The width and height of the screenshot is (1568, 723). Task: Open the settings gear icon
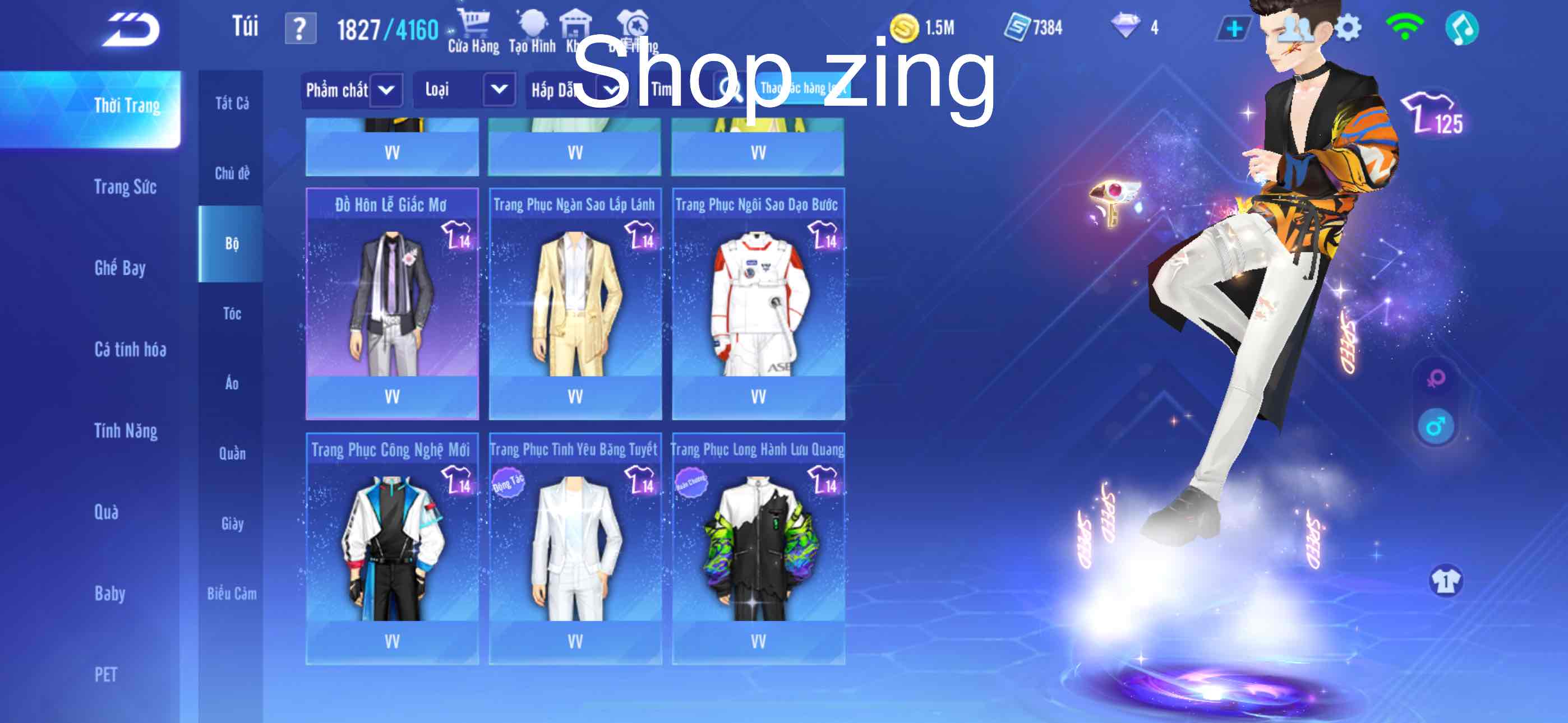1348,26
